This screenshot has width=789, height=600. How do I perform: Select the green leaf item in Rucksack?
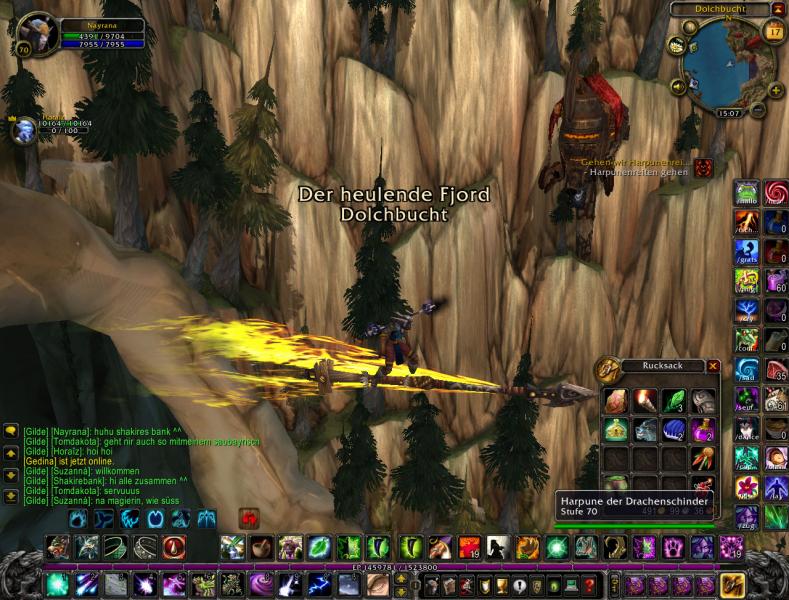(673, 401)
